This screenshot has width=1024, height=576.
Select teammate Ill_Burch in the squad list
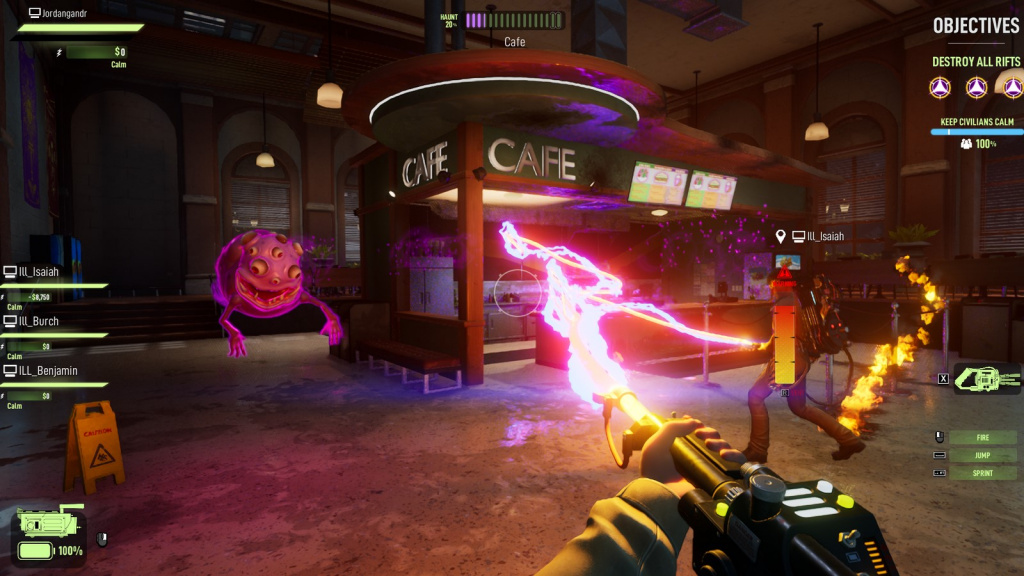coord(38,322)
